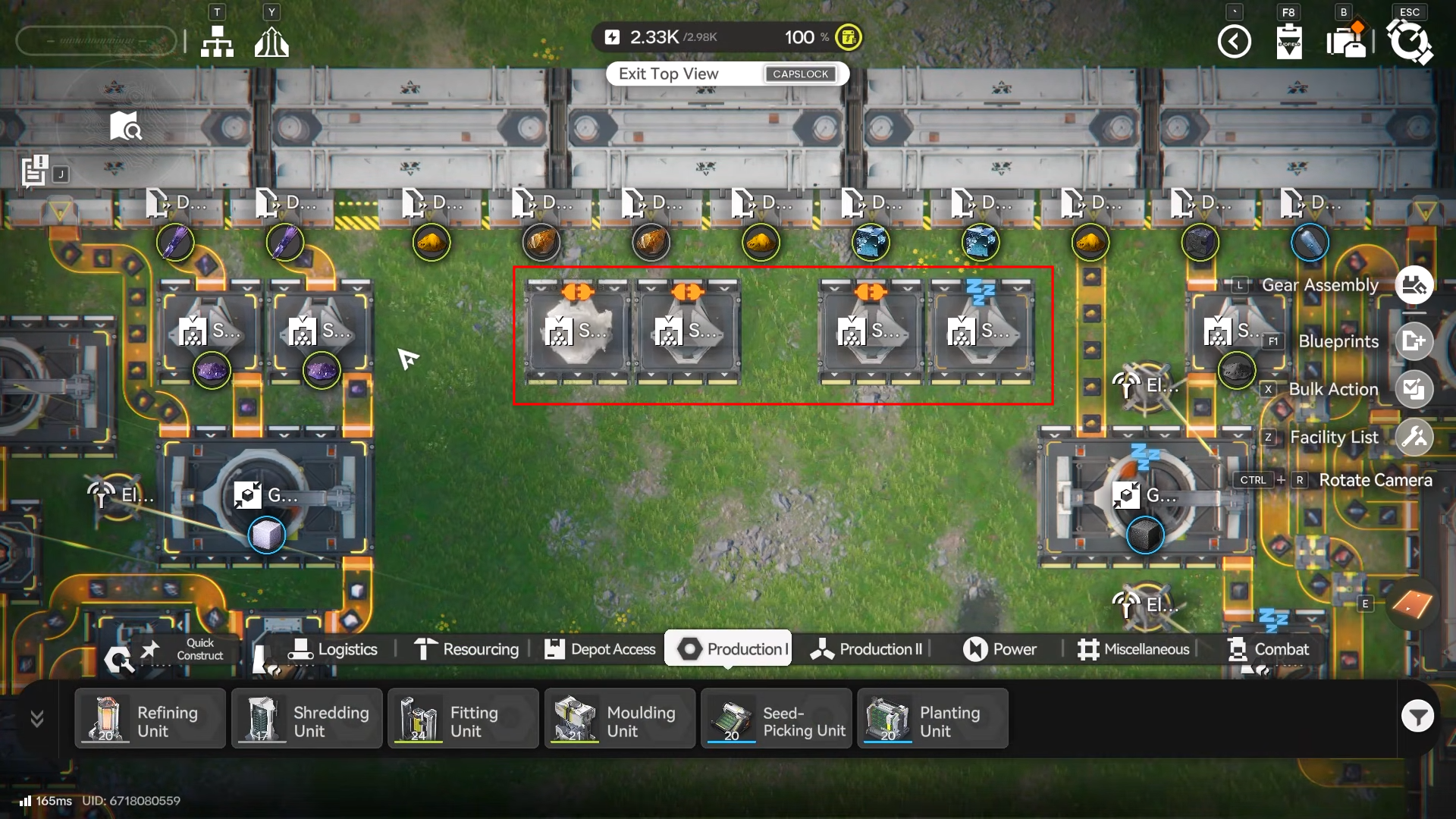Open the Production II tab

(866, 649)
